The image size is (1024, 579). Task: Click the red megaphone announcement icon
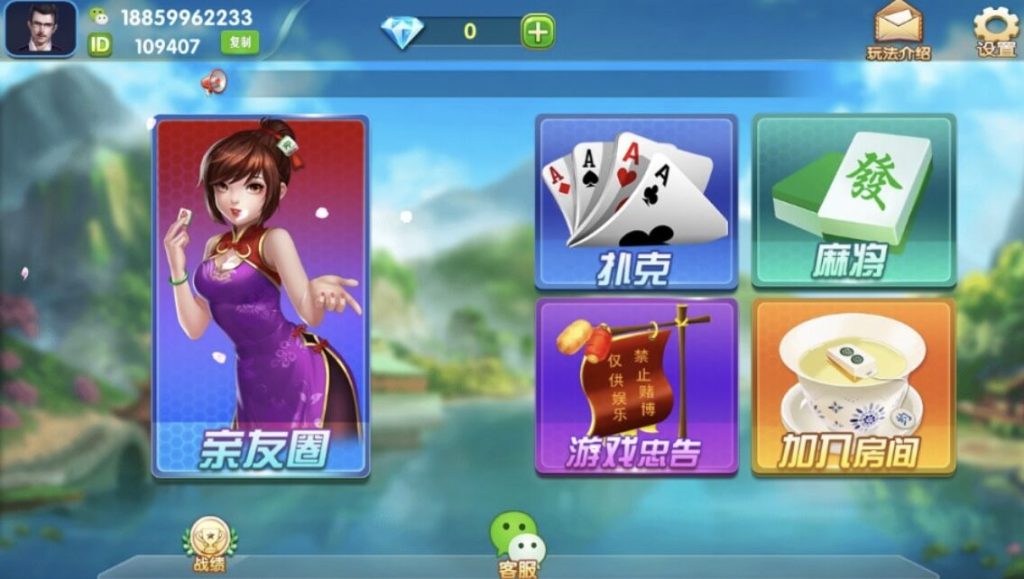(213, 82)
